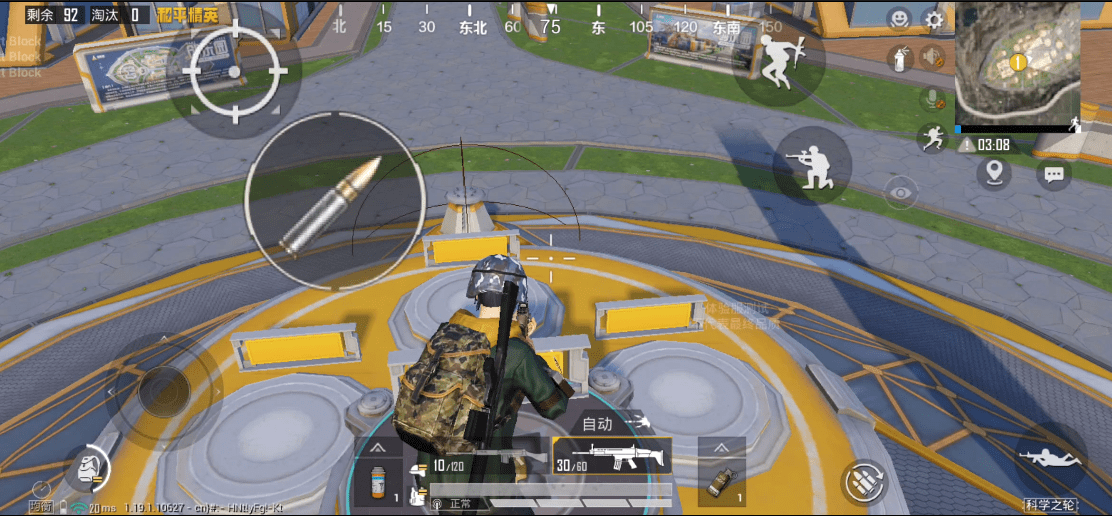This screenshot has width=1112, height=516.
Task: Tap the crouch stance button
Action: click(812, 165)
